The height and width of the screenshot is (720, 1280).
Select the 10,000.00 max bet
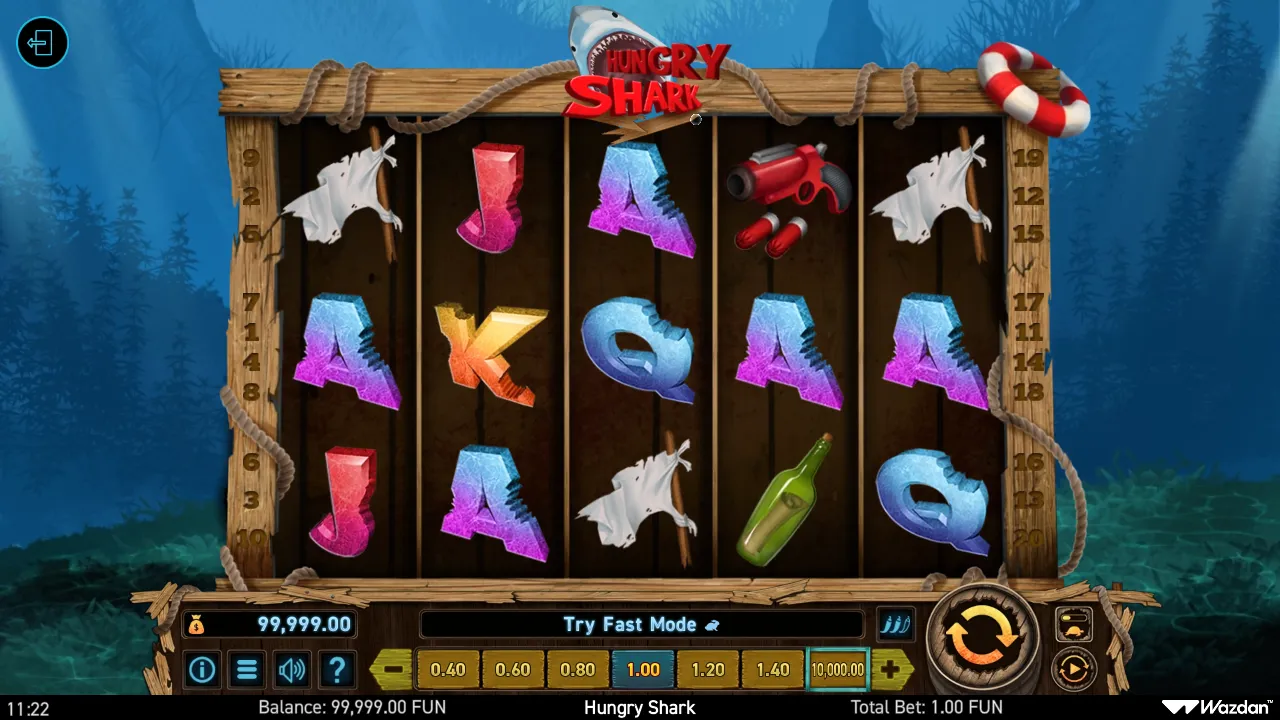pos(838,669)
